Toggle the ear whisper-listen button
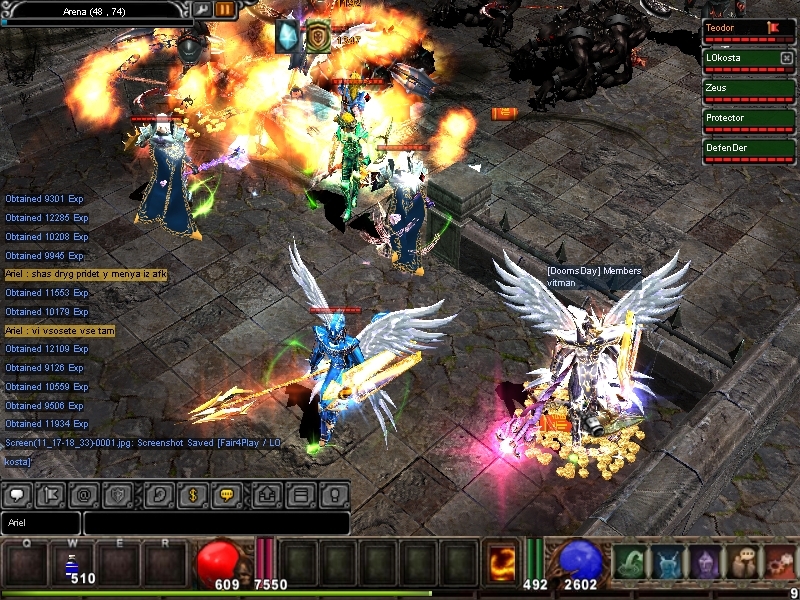This screenshot has height=600, width=800. pos(157,494)
